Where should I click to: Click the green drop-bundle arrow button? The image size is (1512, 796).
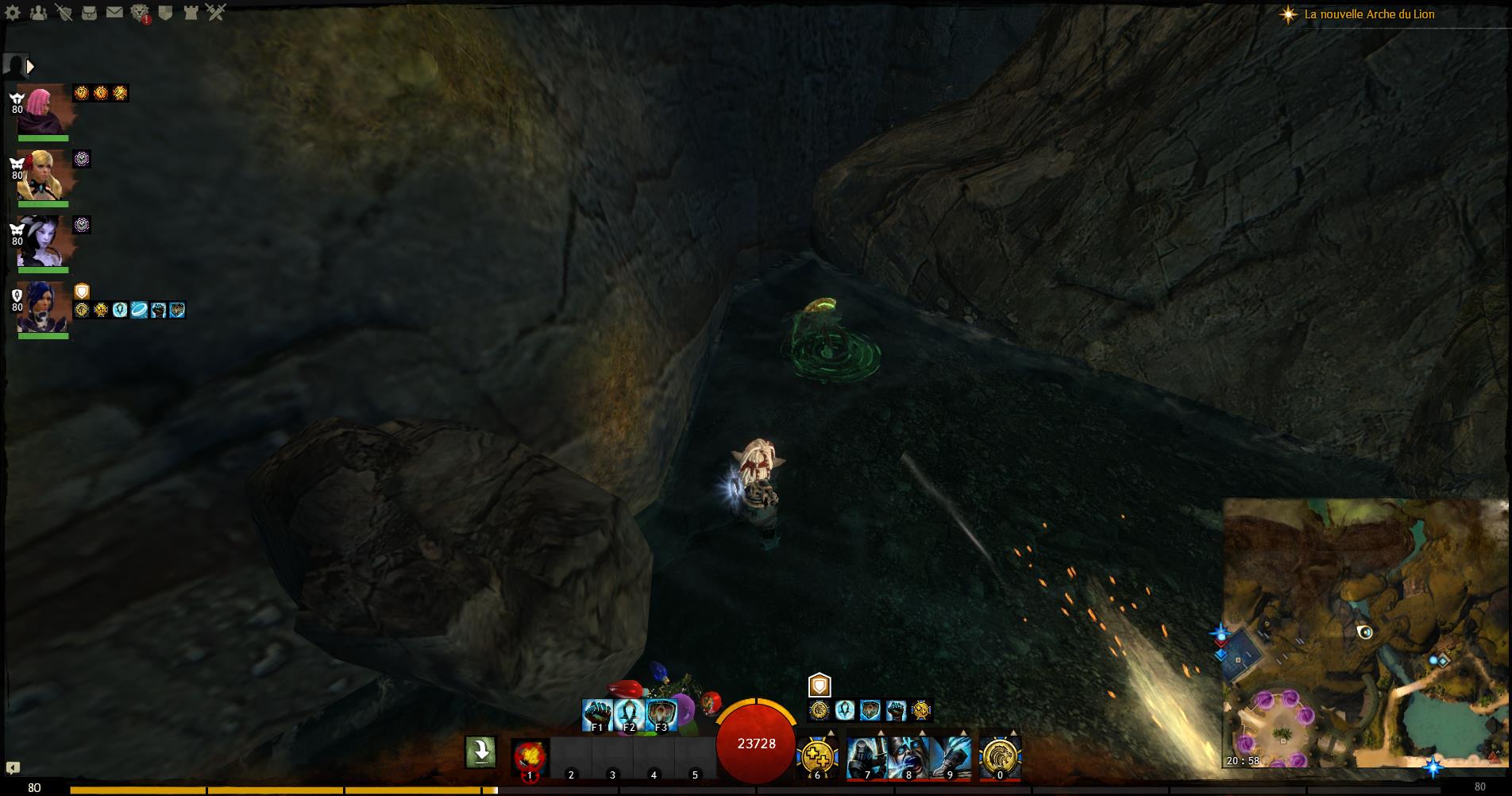tap(480, 752)
